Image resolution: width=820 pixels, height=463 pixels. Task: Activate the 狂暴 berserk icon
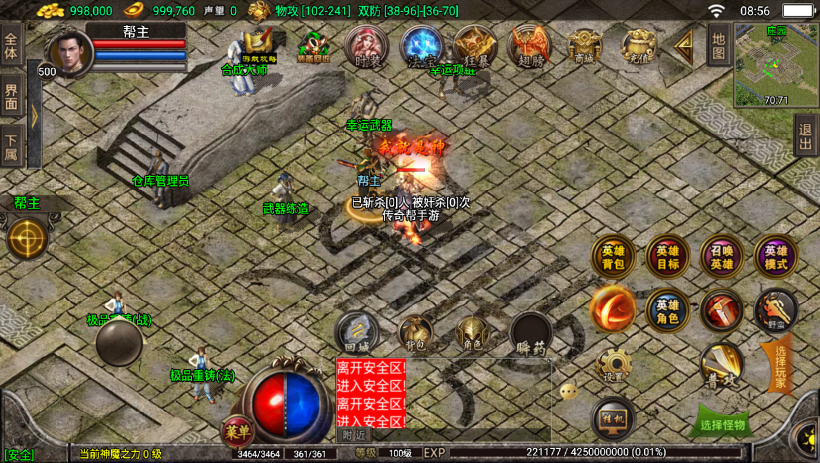pyautogui.click(x=474, y=46)
